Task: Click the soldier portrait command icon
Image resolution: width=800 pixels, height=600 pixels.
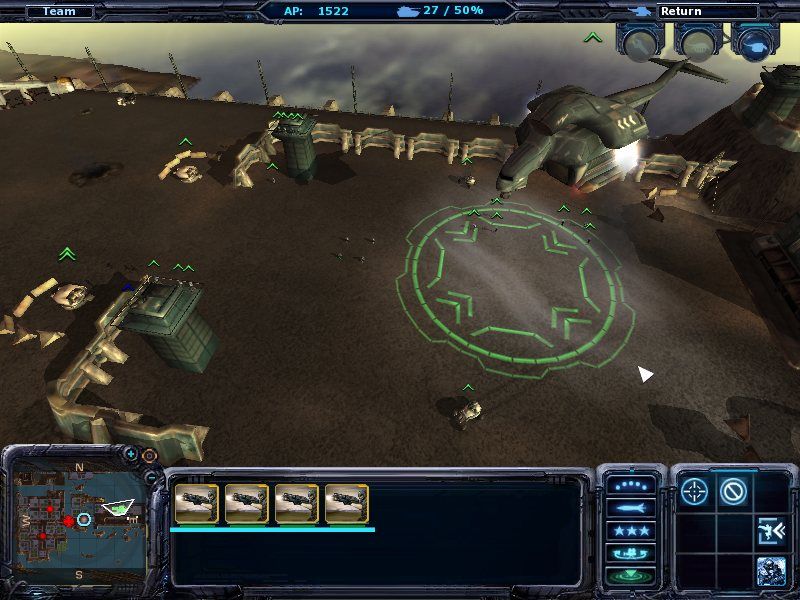Action: (x=770, y=569)
